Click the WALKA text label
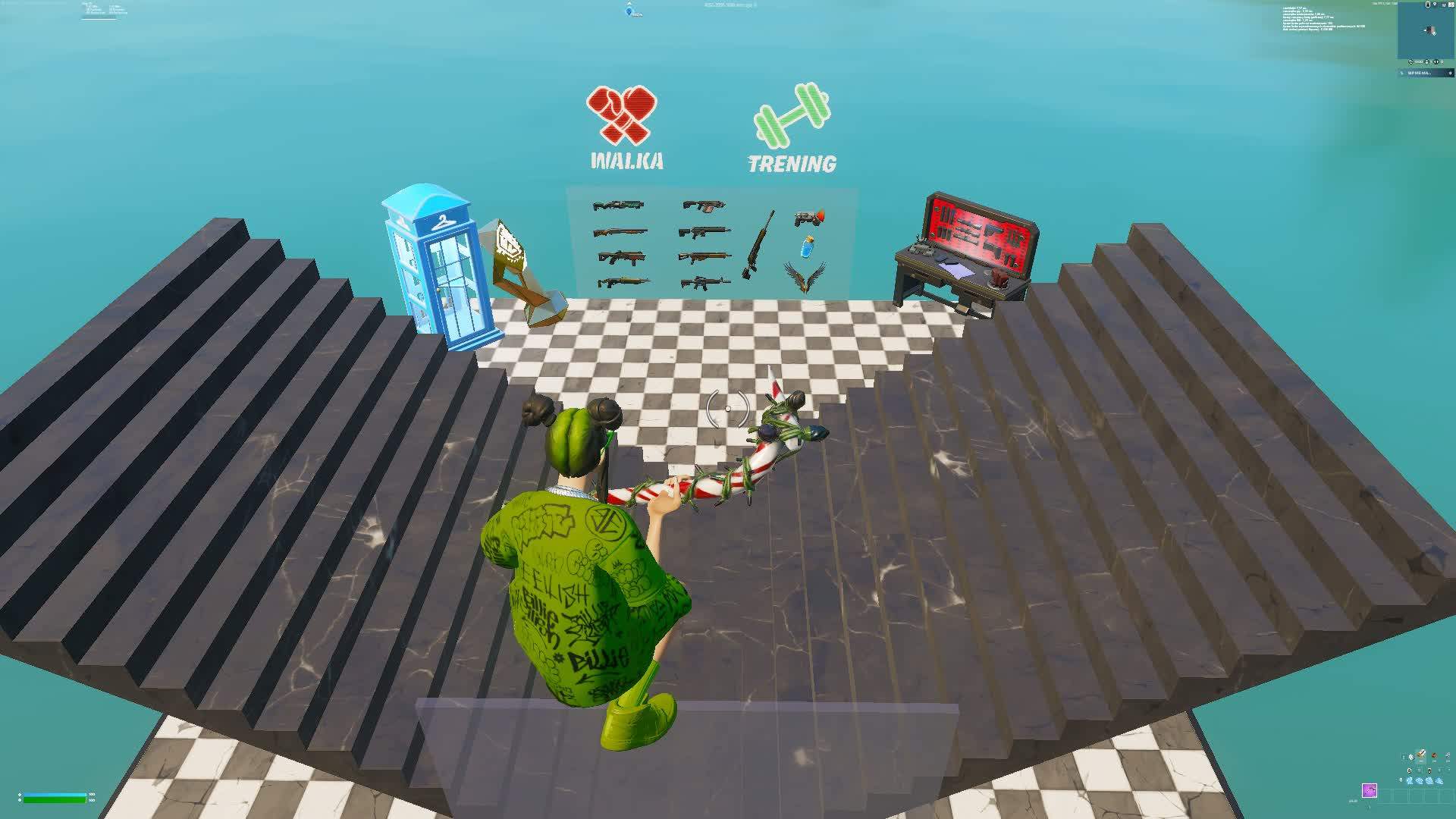1456x819 pixels. (x=627, y=161)
